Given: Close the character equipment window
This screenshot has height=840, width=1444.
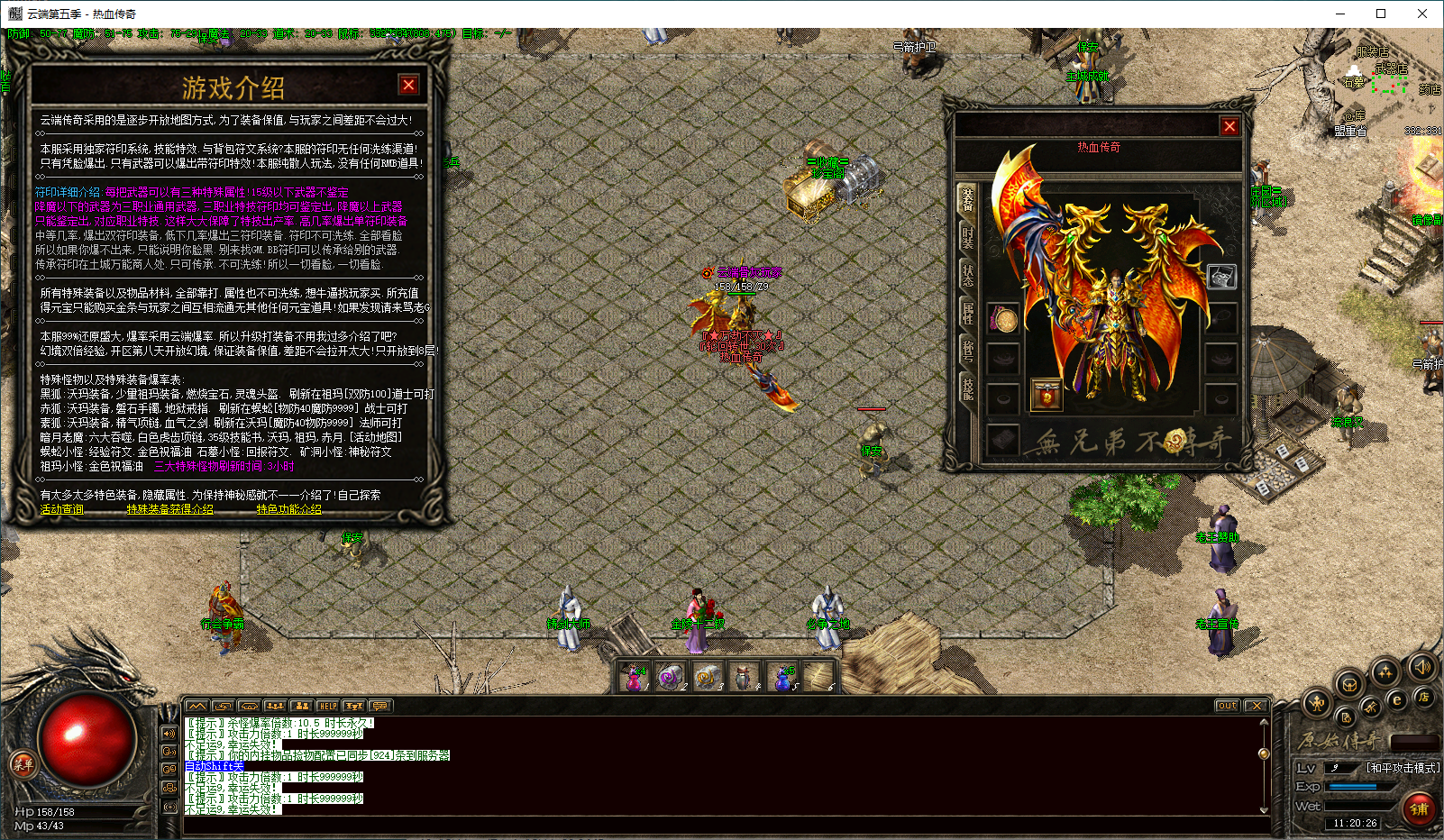Looking at the screenshot, I should pyautogui.click(x=1229, y=127).
